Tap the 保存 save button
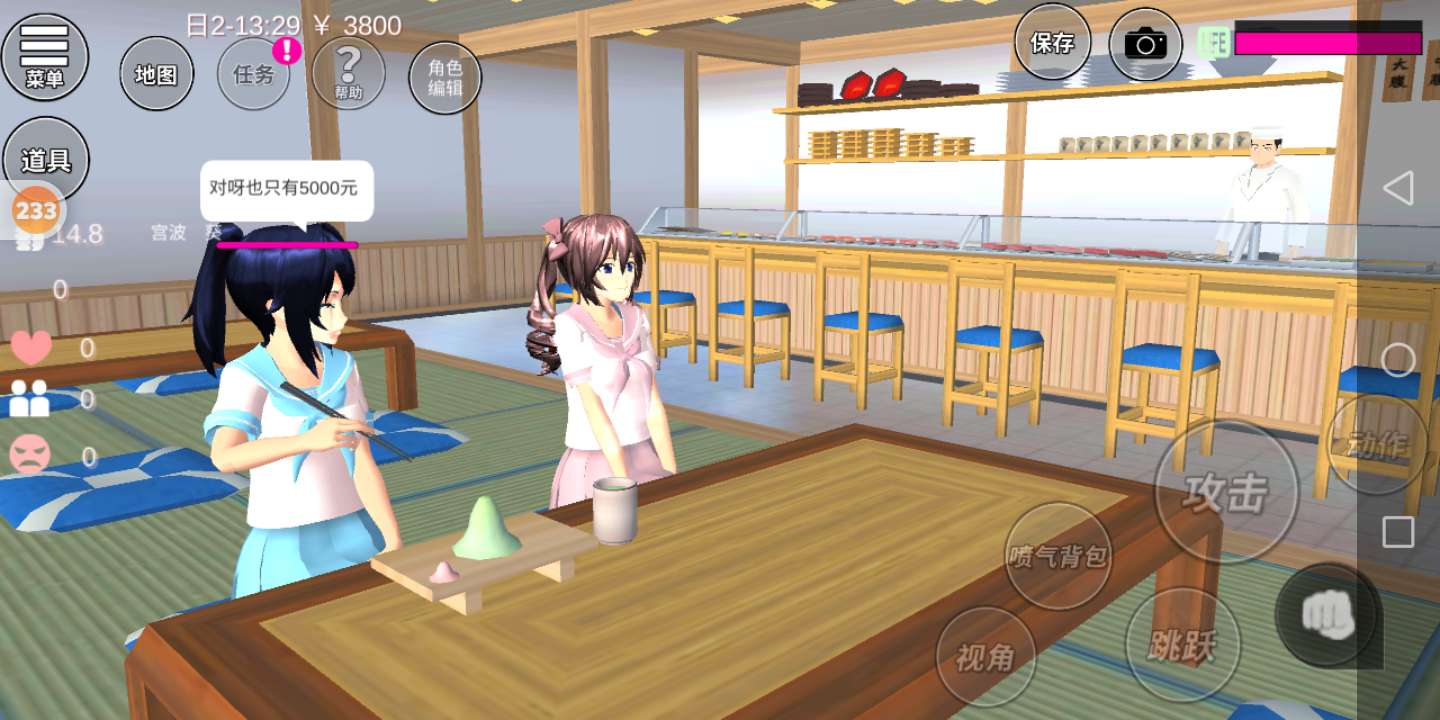1440x720 pixels. tap(1052, 43)
